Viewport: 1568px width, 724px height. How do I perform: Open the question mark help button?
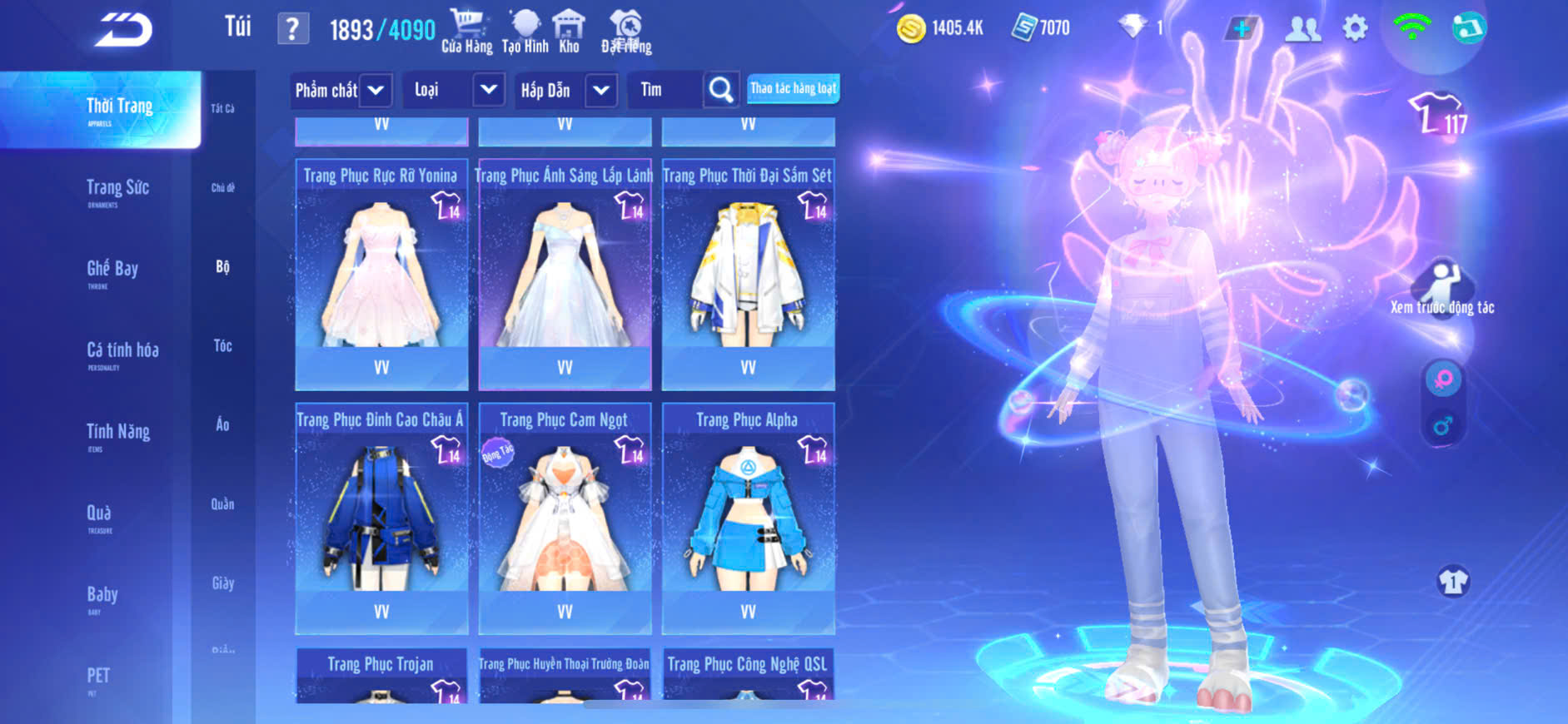click(292, 30)
